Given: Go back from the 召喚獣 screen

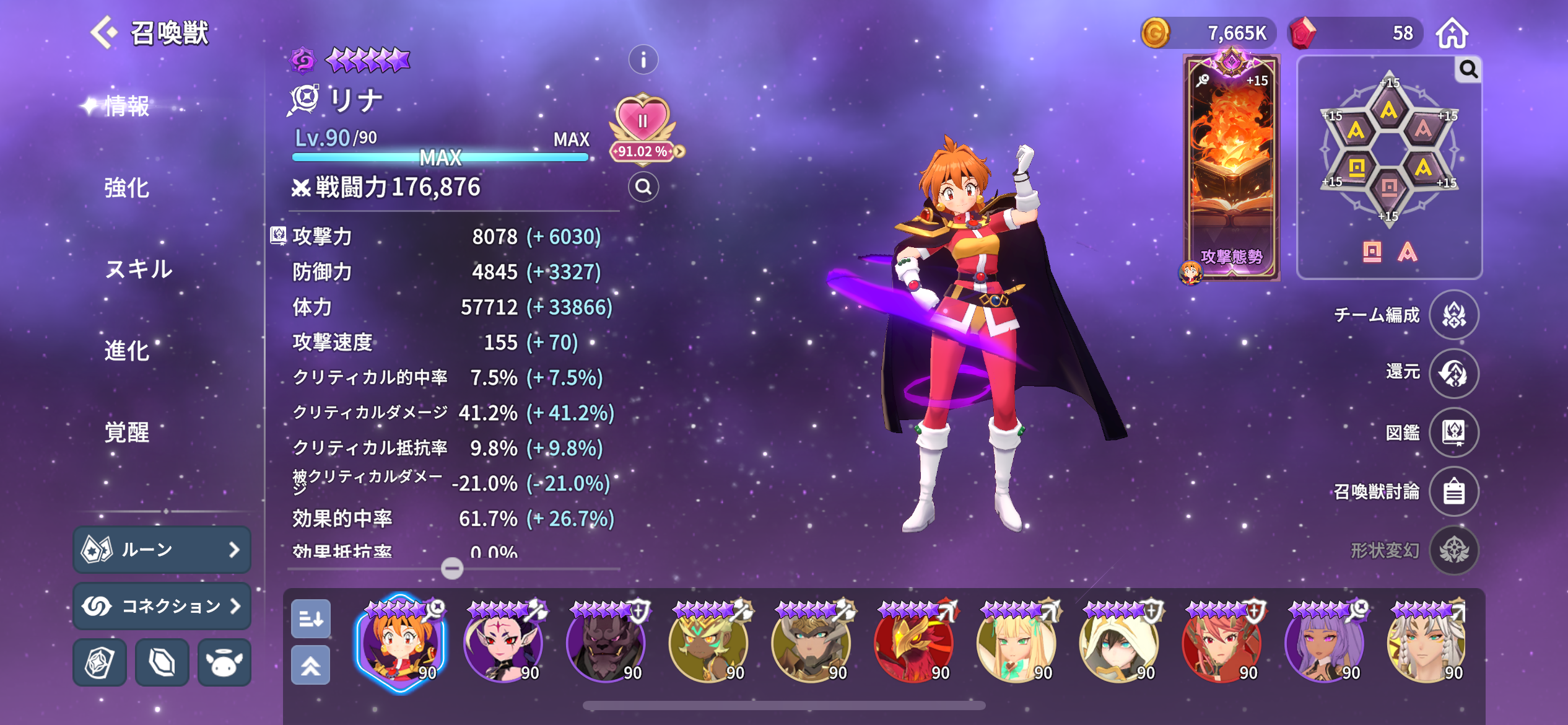Looking at the screenshot, I should 103,32.
